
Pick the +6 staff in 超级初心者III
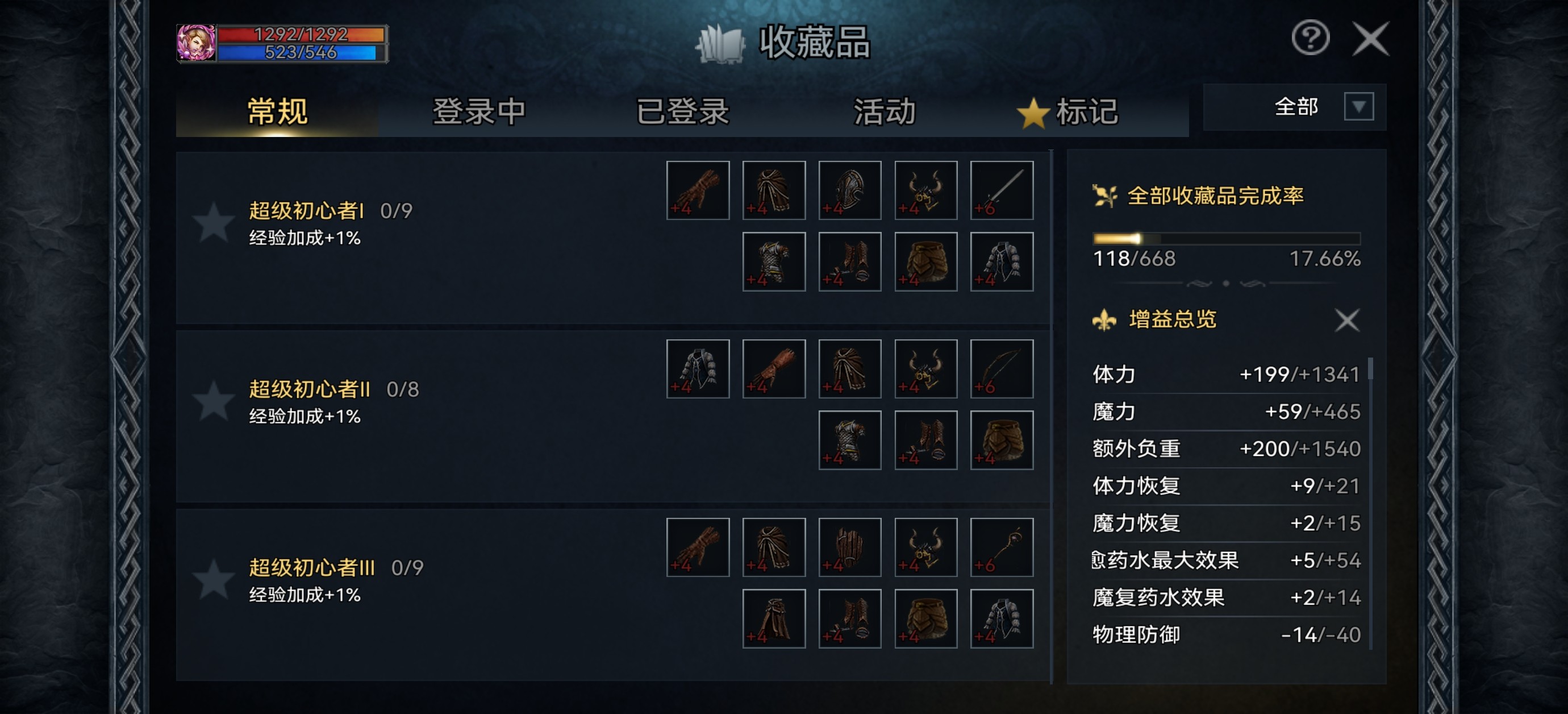(1001, 547)
